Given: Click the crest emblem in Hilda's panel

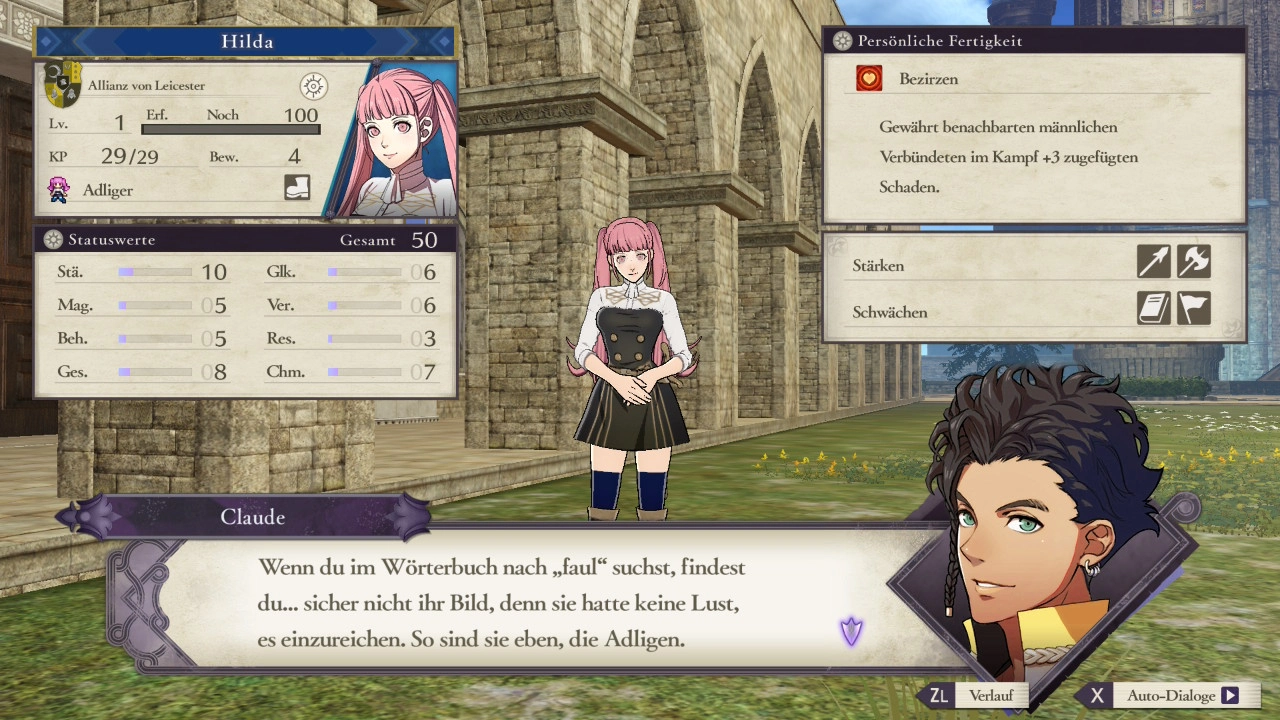Looking at the screenshot, I should pos(313,87).
